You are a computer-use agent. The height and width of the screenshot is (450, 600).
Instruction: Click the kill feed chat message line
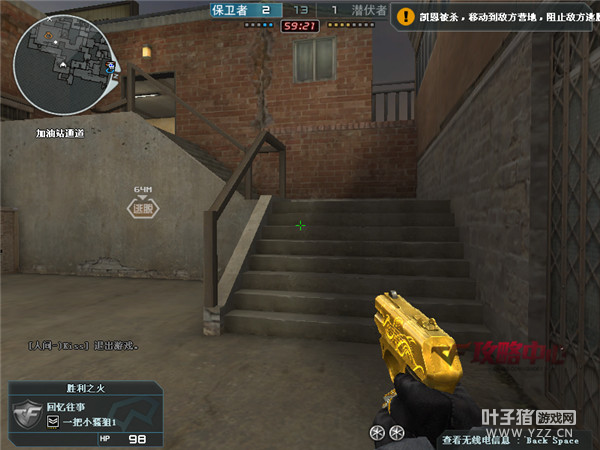pos(83,345)
